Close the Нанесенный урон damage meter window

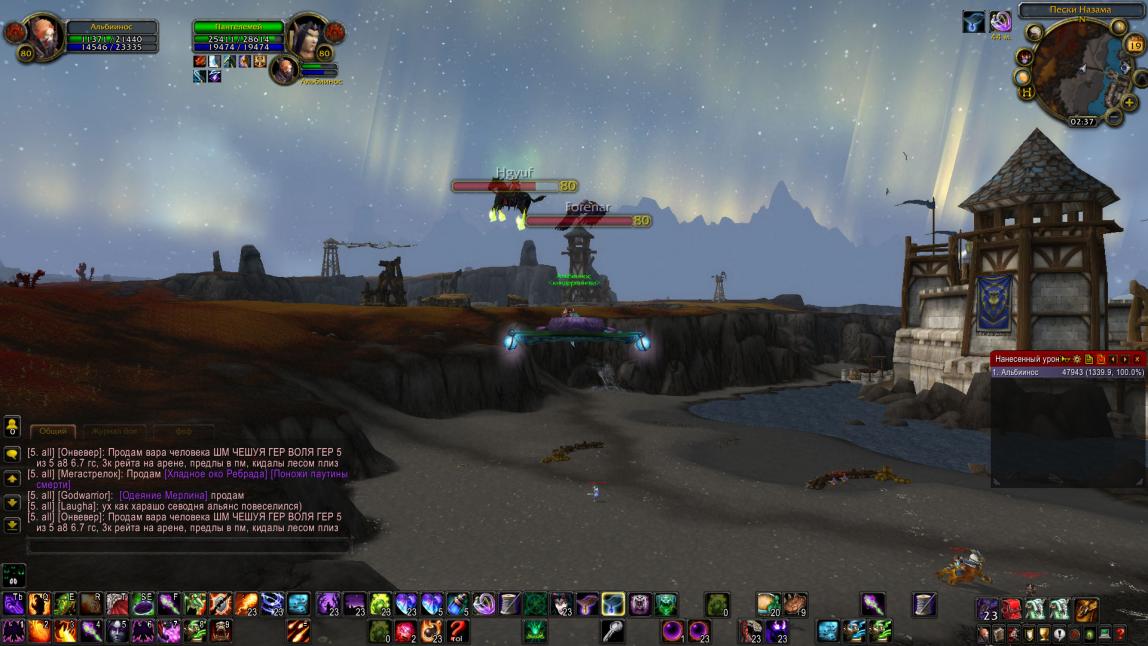pos(1137,359)
